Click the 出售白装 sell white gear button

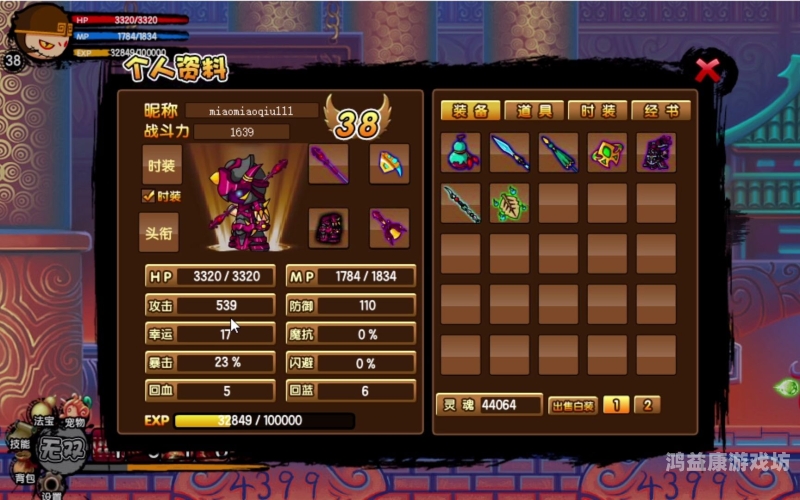(x=573, y=405)
